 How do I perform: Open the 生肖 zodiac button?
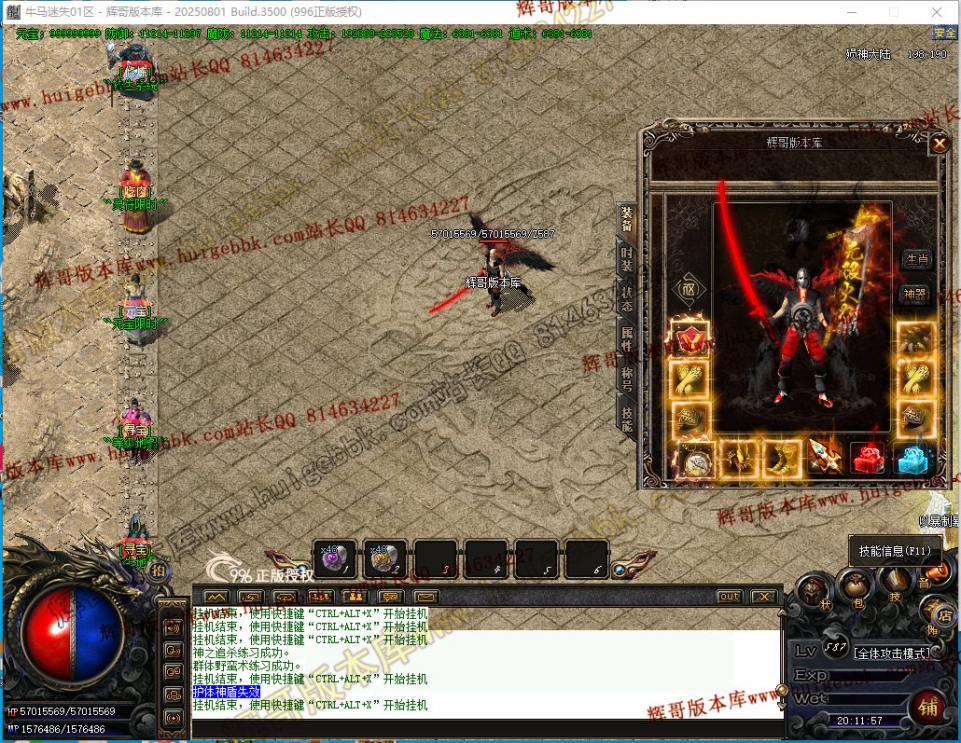[916, 258]
